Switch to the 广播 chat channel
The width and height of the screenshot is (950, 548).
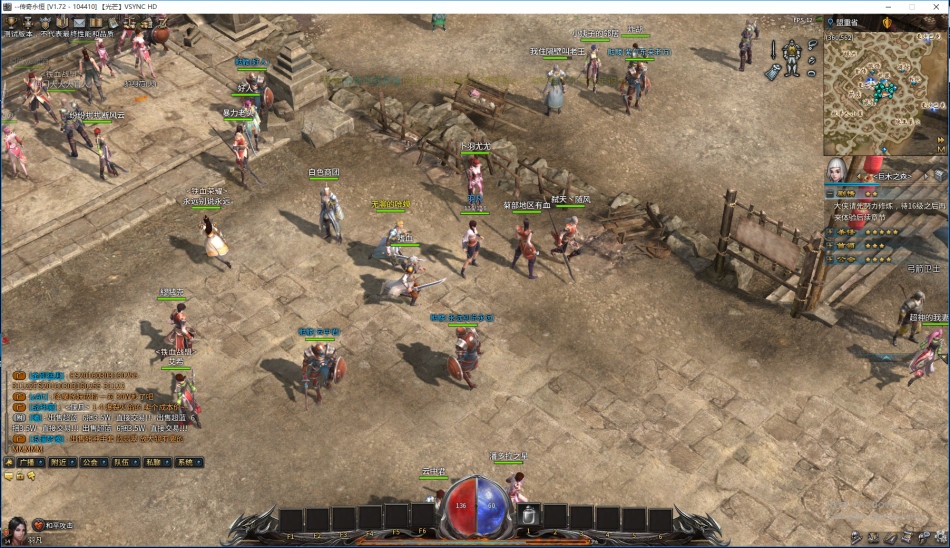pos(28,463)
